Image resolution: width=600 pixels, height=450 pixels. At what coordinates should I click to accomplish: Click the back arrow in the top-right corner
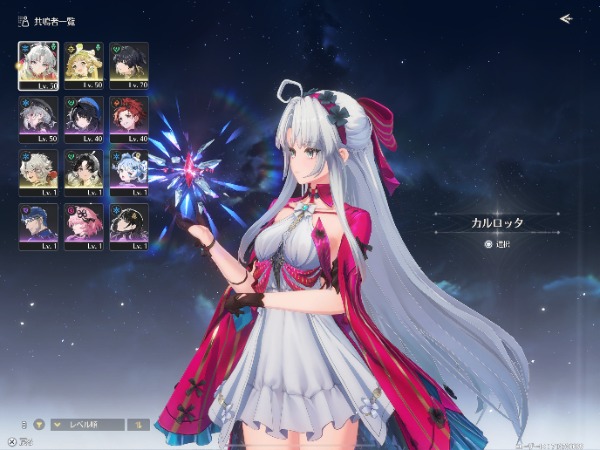[566, 18]
